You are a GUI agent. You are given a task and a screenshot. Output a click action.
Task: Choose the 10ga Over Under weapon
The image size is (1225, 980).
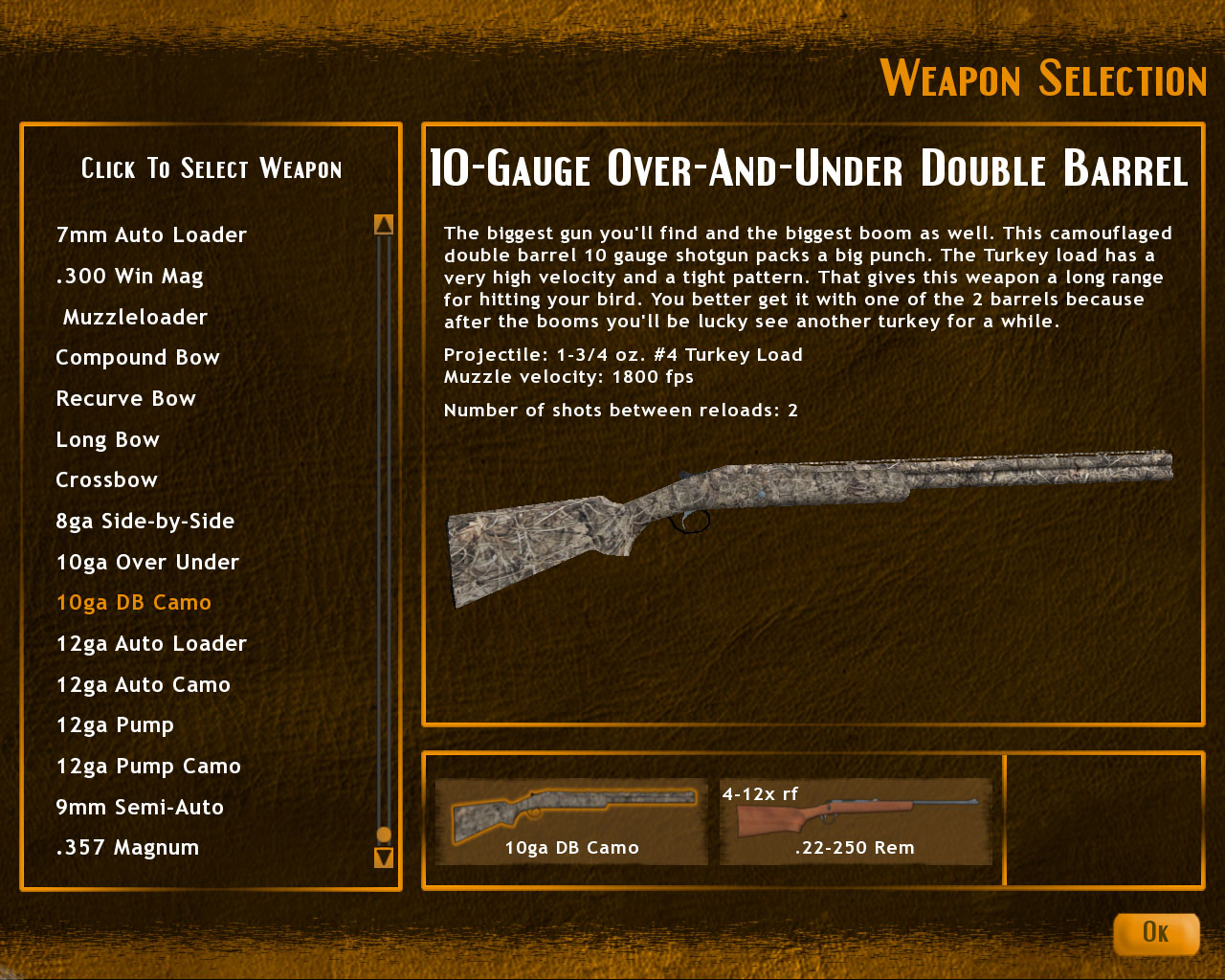[x=147, y=562]
